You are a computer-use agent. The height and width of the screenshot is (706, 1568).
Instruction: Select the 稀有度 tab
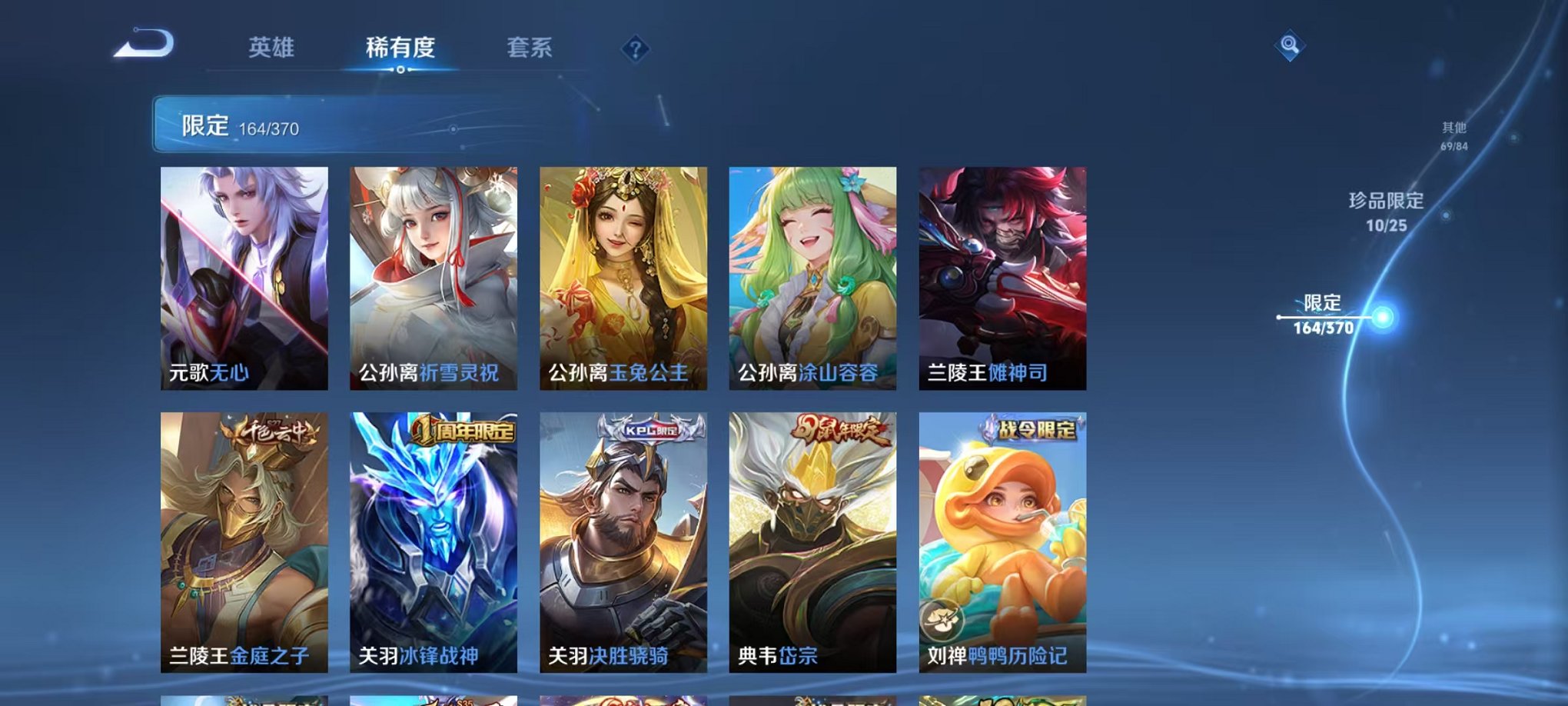pos(399,46)
